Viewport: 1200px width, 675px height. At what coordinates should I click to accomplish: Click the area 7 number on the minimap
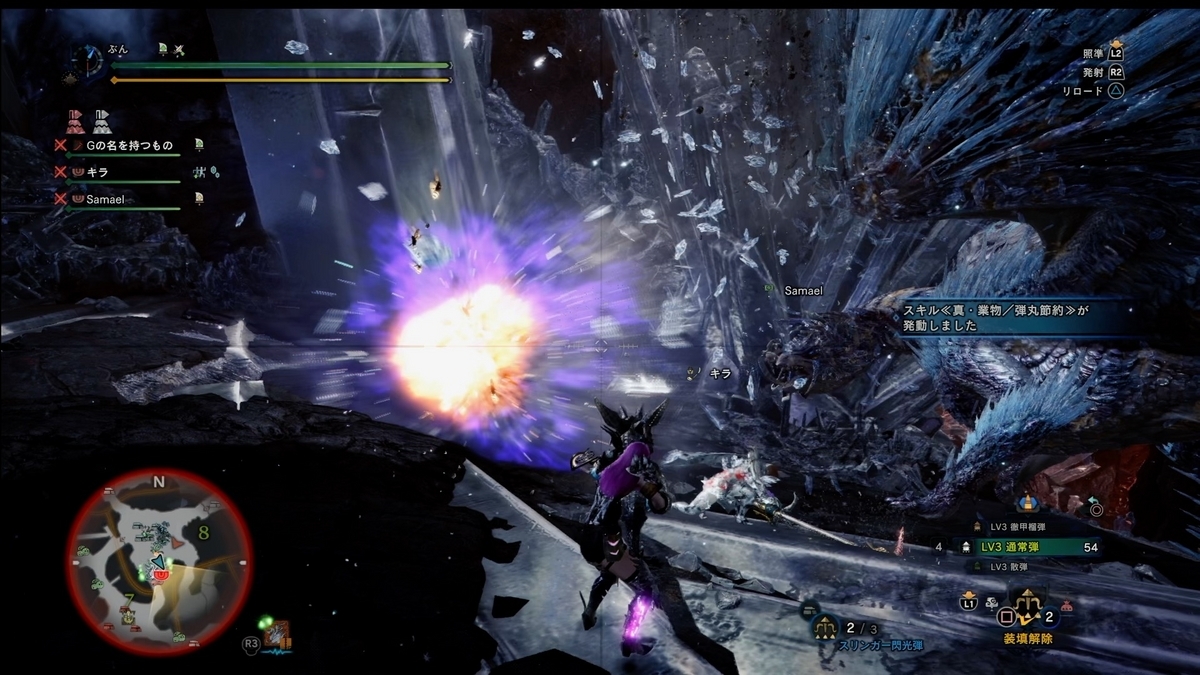pyautogui.click(x=129, y=601)
